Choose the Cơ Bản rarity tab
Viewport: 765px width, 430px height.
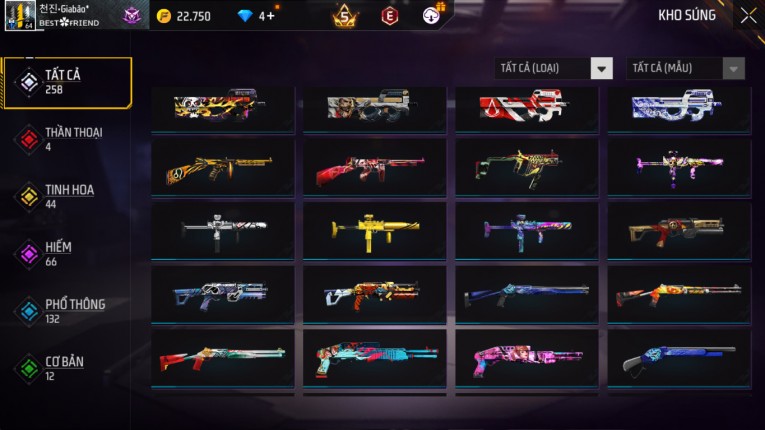click(x=67, y=368)
